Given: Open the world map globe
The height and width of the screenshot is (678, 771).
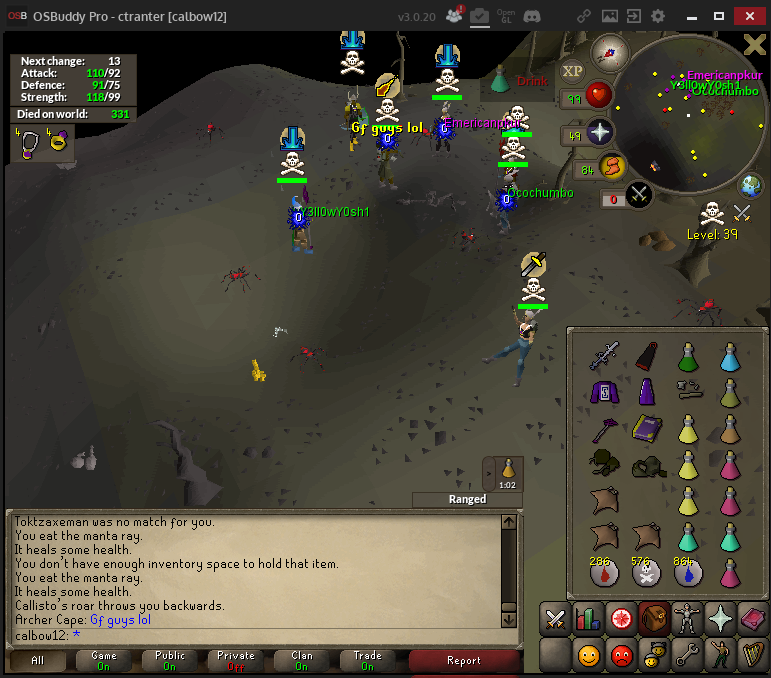Looking at the screenshot, I should pyautogui.click(x=752, y=185).
